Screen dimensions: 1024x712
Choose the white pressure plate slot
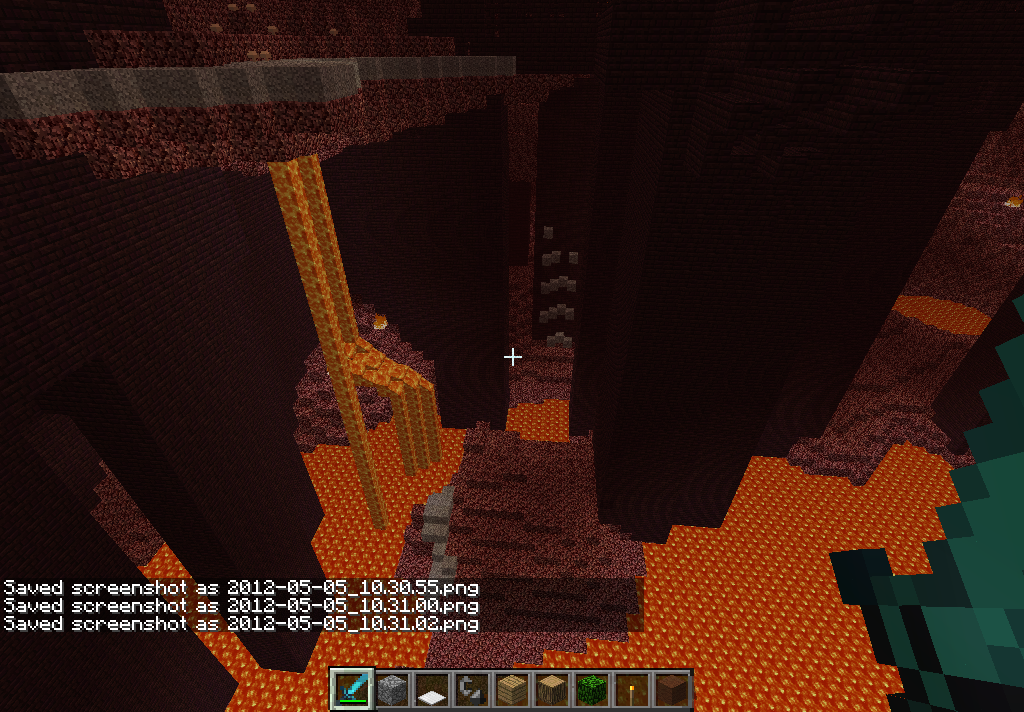coord(432,690)
